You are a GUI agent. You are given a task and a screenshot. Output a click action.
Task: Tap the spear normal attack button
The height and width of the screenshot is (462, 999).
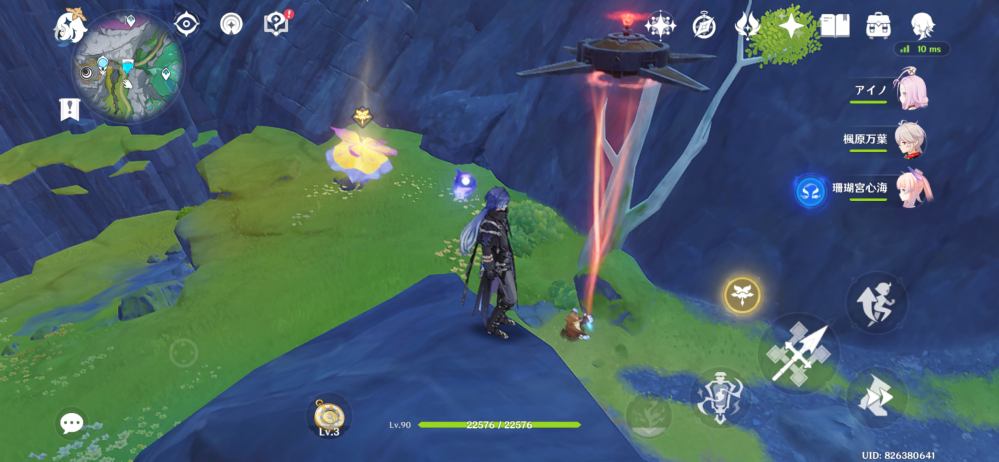point(798,352)
